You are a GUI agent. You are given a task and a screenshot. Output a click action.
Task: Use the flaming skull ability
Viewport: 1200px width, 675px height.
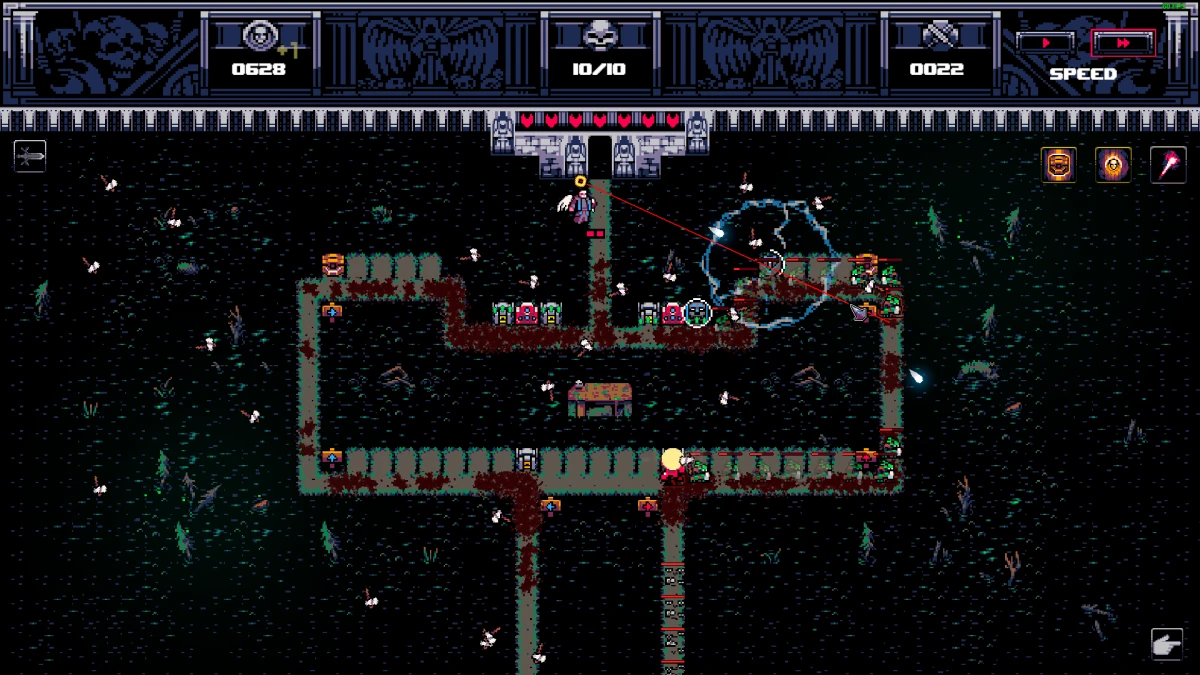coord(1113,164)
